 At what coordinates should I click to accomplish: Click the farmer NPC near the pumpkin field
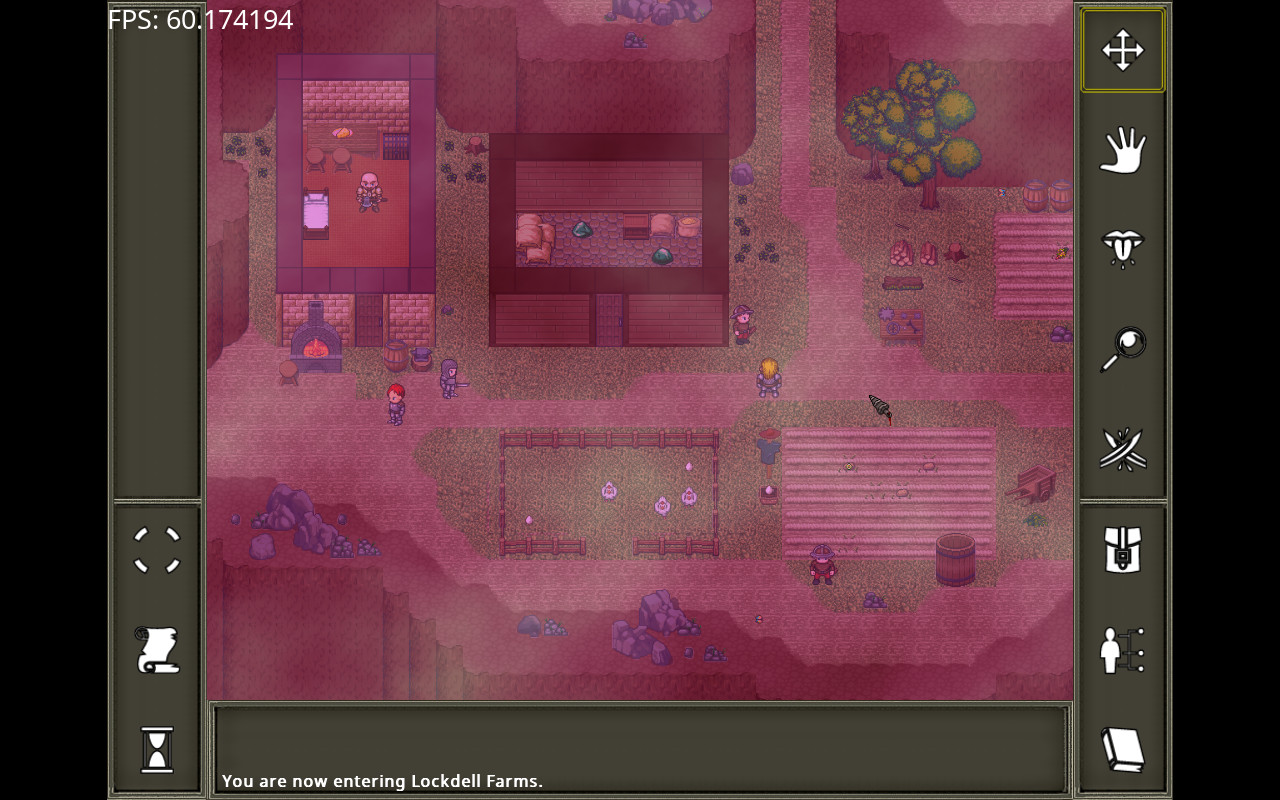(820, 565)
